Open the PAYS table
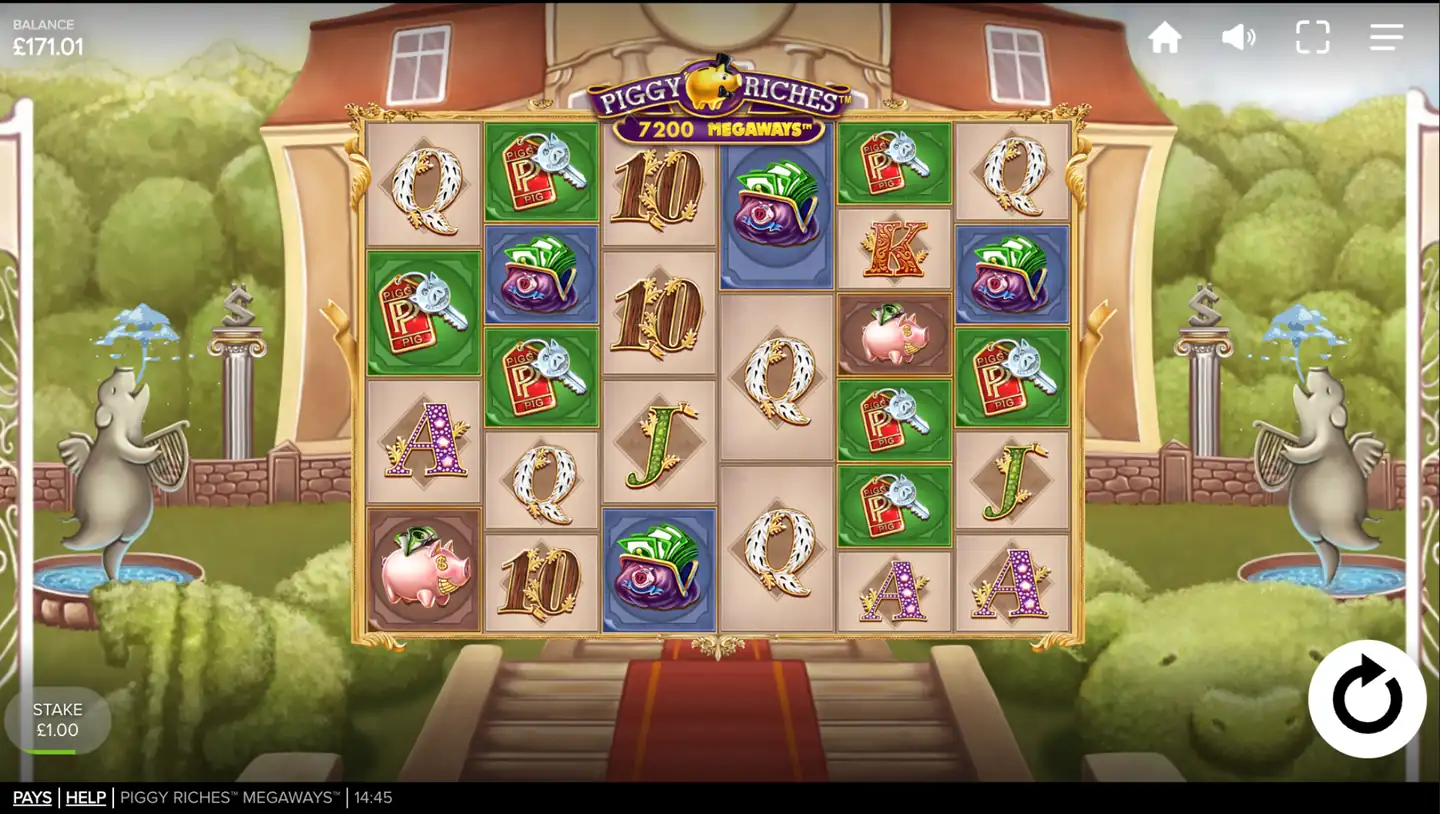The image size is (1440, 814). (x=32, y=797)
